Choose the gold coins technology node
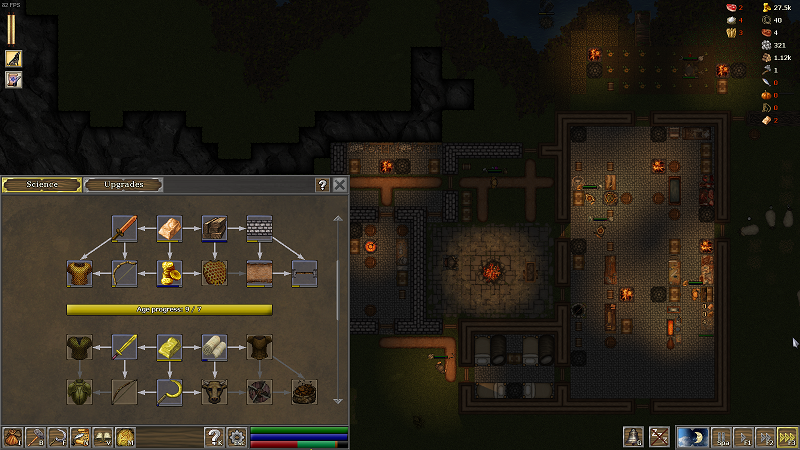This screenshot has height=450, width=800. pyautogui.click(x=169, y=273)
